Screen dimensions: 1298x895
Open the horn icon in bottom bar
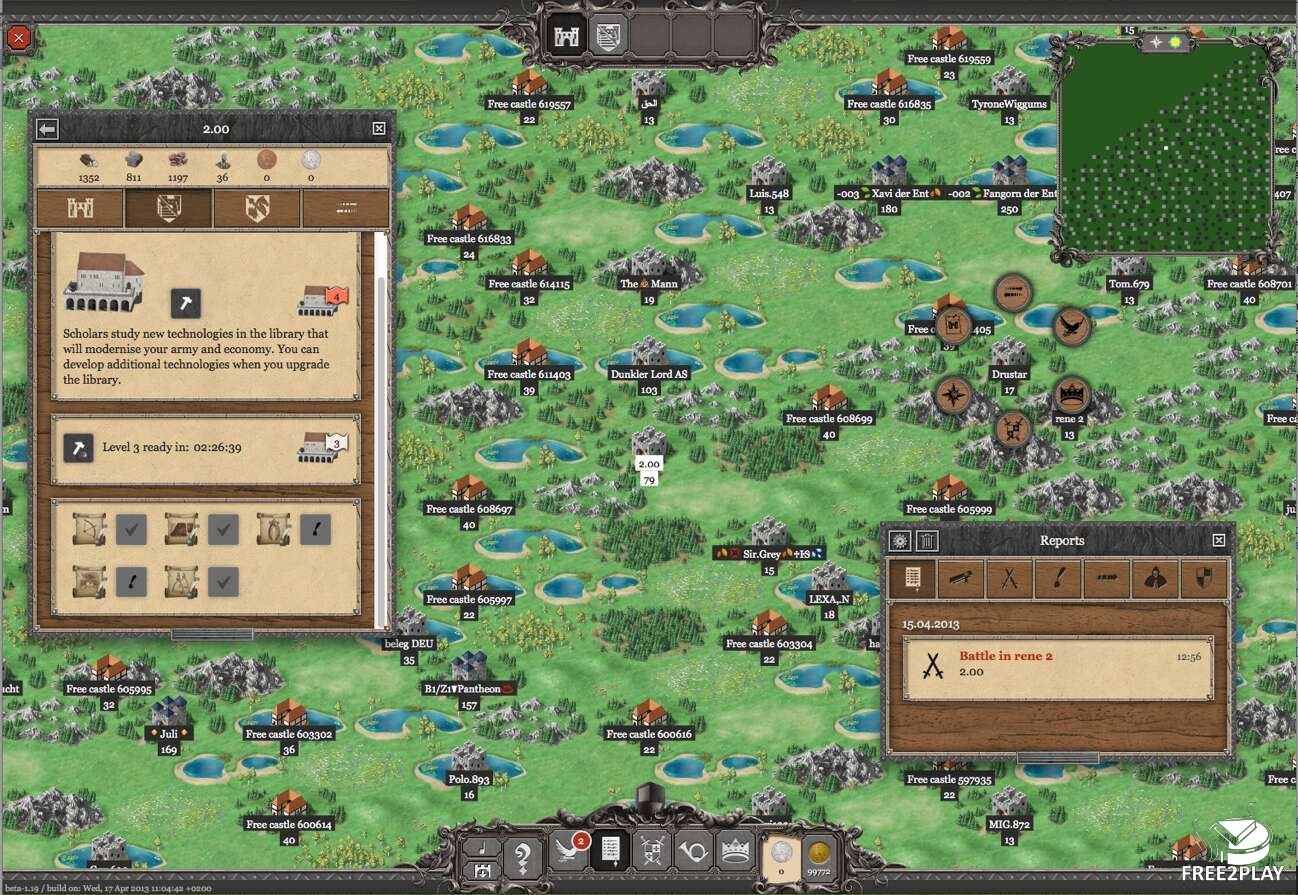pos(693,853)
